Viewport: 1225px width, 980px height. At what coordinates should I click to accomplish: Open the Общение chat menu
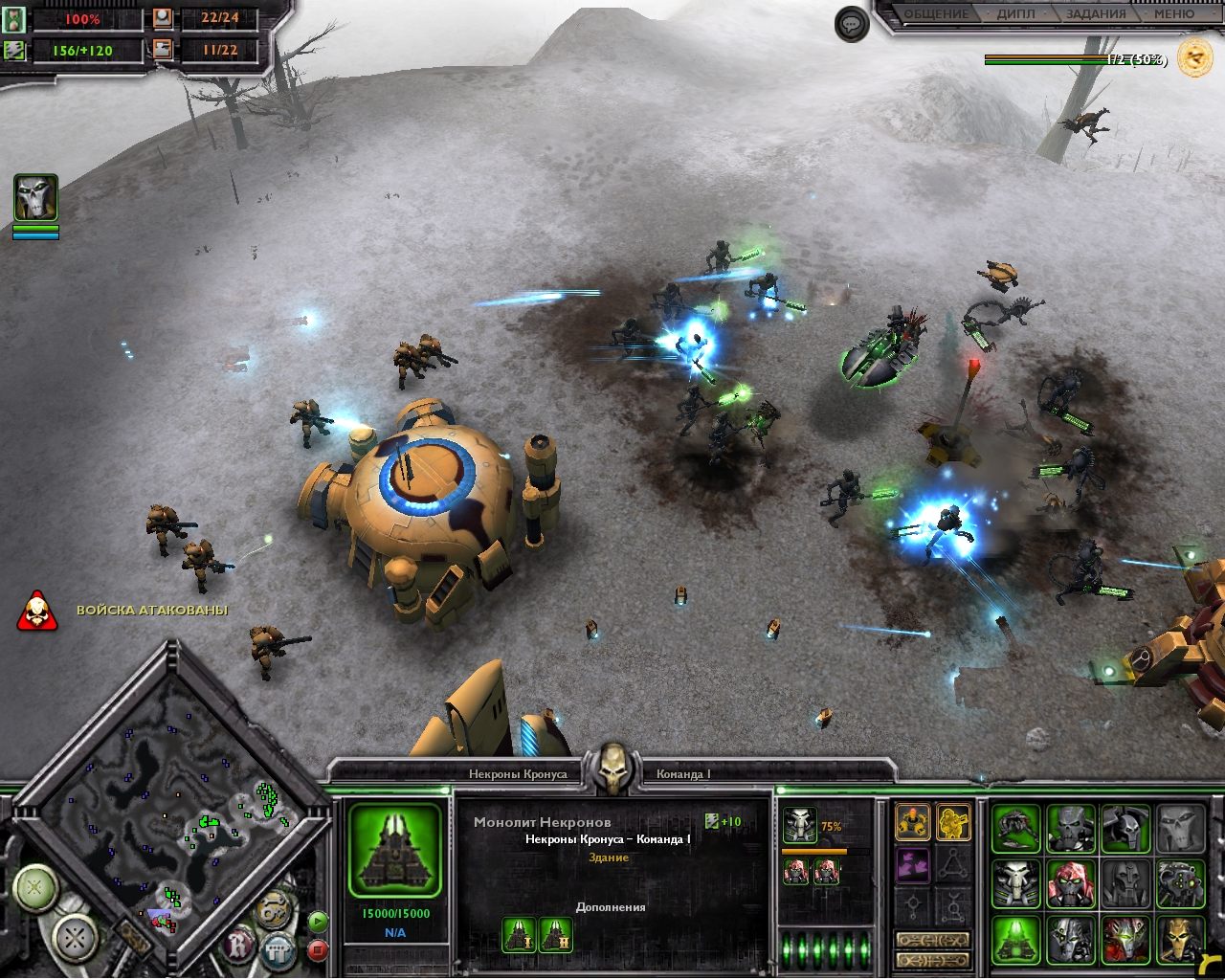tap(936, 14)
